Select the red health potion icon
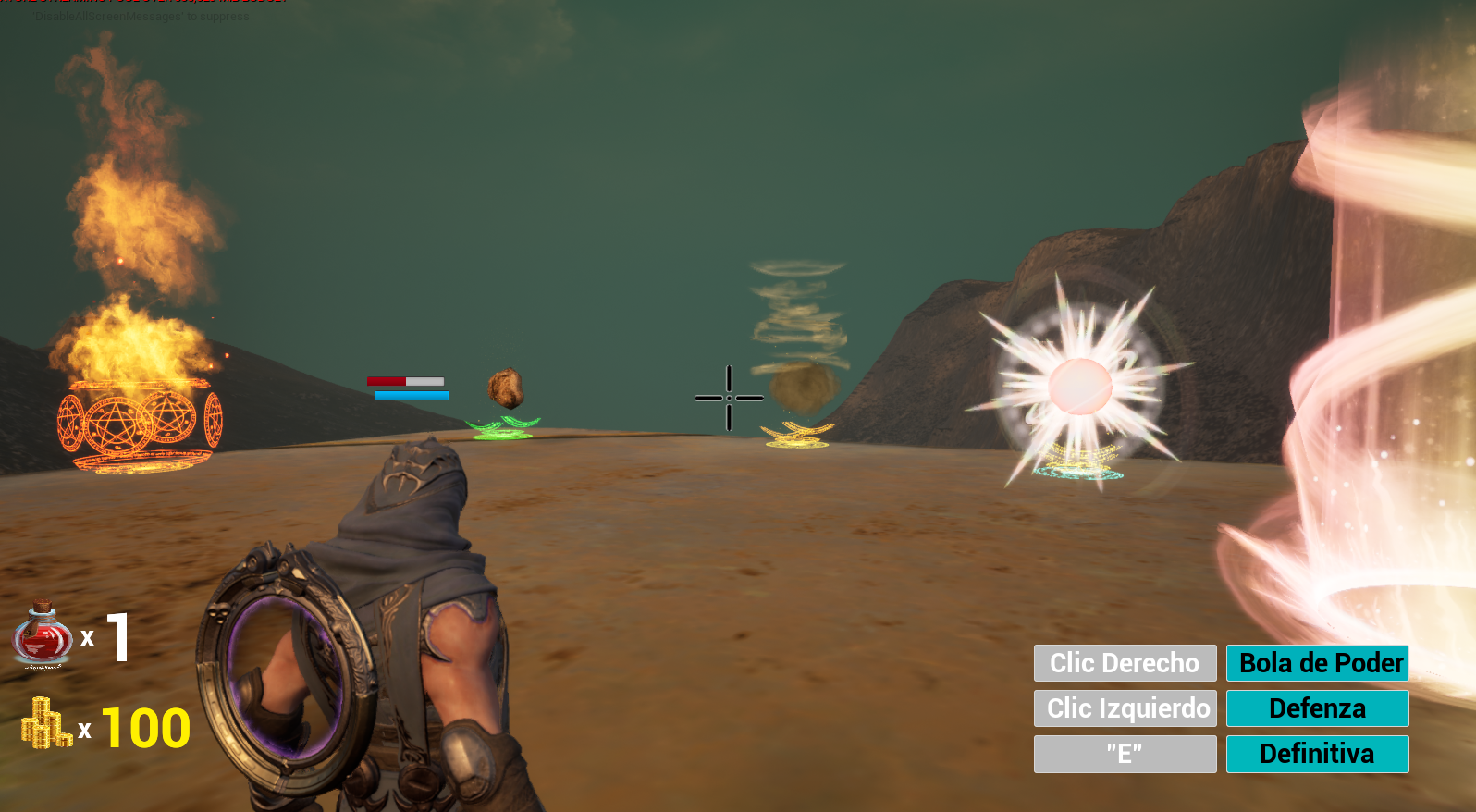 click(x=43, y=636)
